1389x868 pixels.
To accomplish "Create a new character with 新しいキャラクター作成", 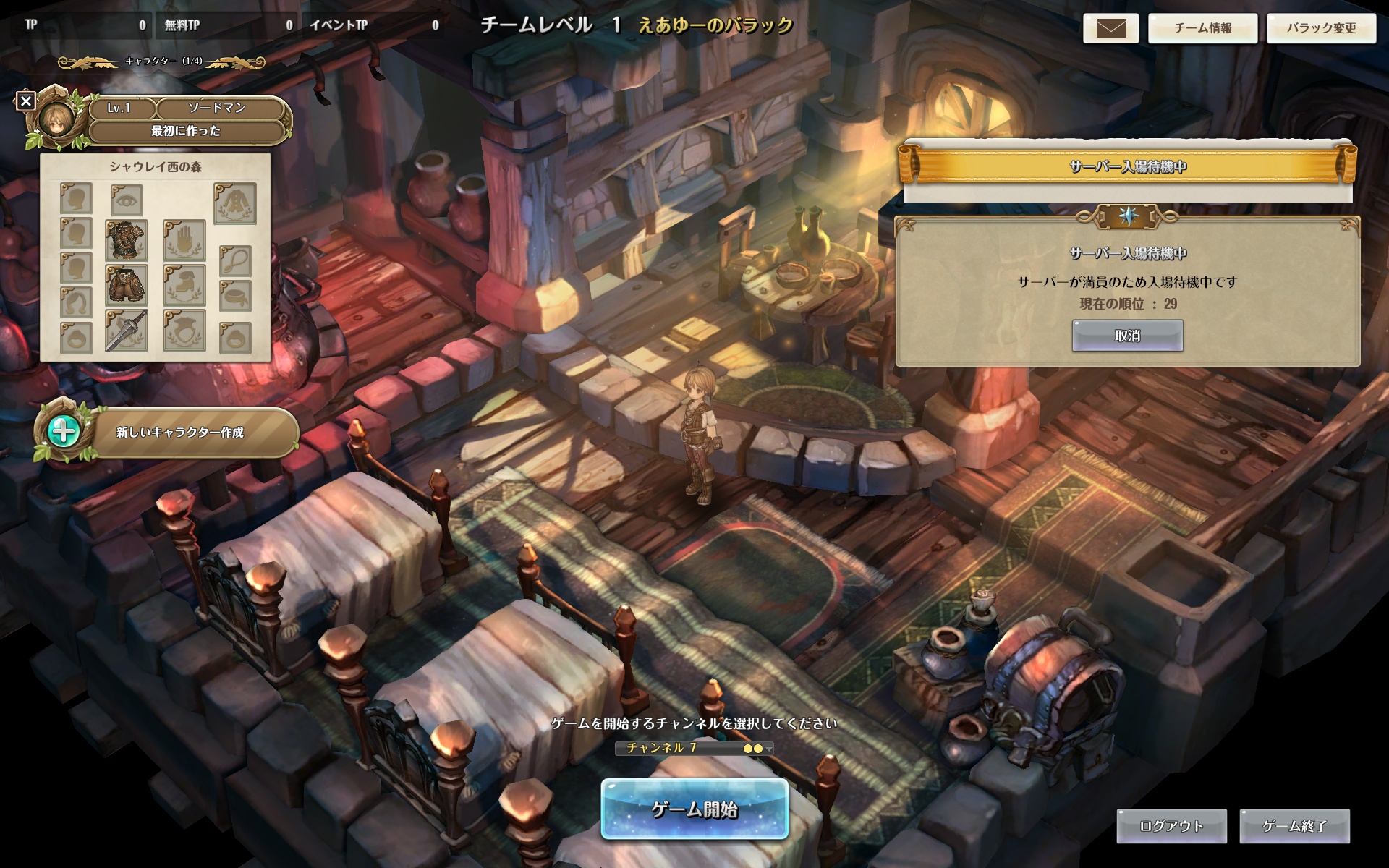I will [179, 433].
